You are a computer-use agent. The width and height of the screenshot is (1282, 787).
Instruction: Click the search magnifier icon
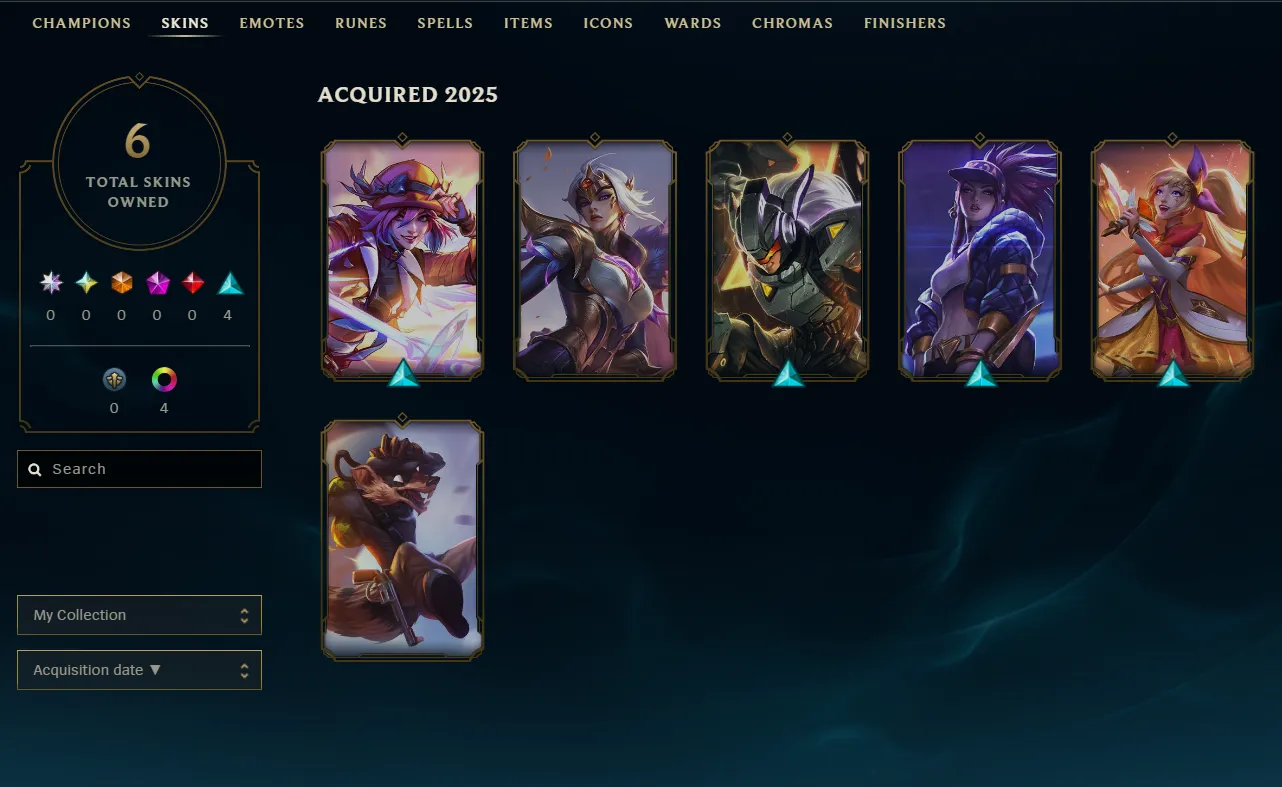click(35, 468)
